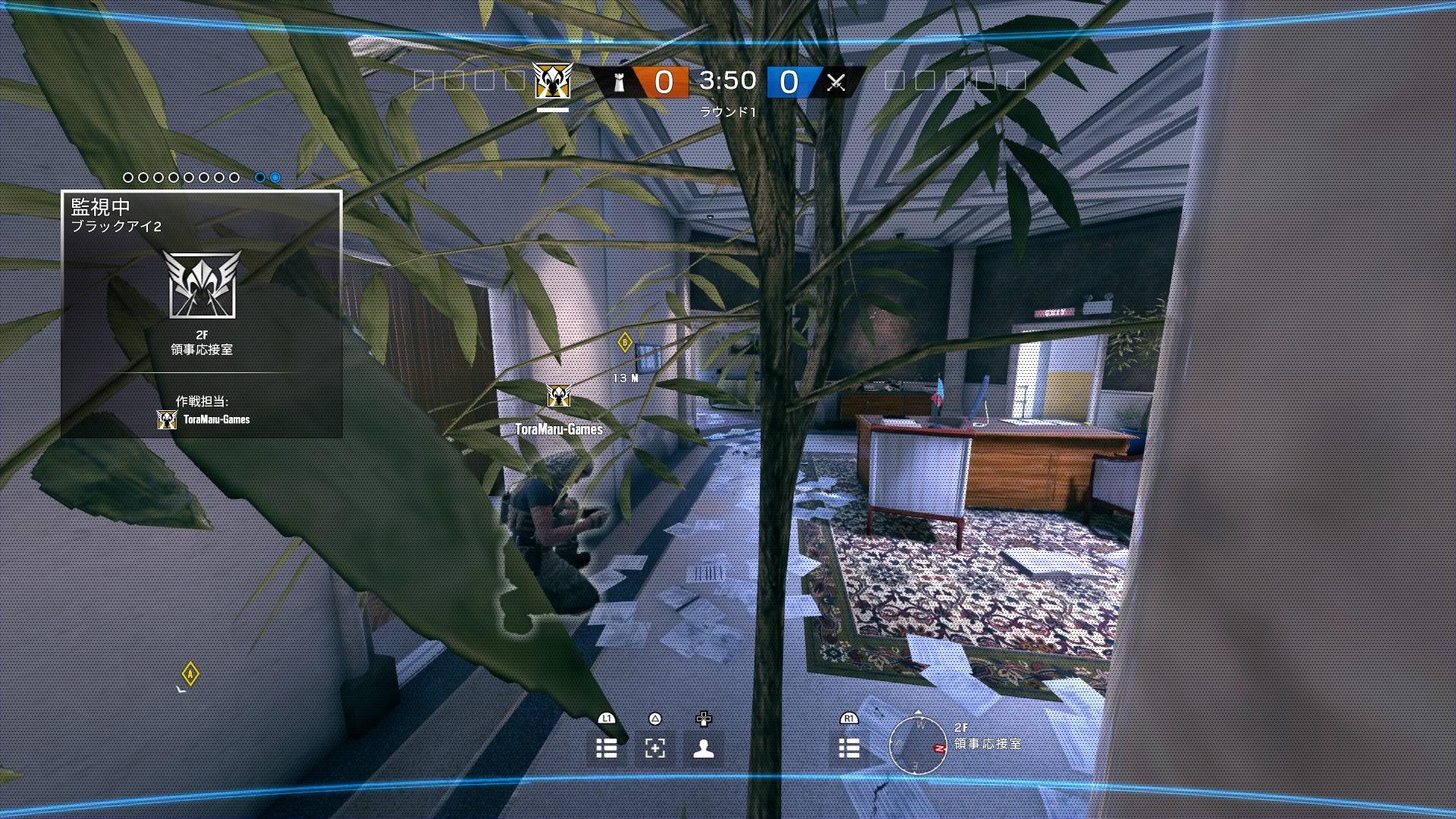Select the person silhouette D-pad icon
The image size is (1456, 819).
coord(704,749)
